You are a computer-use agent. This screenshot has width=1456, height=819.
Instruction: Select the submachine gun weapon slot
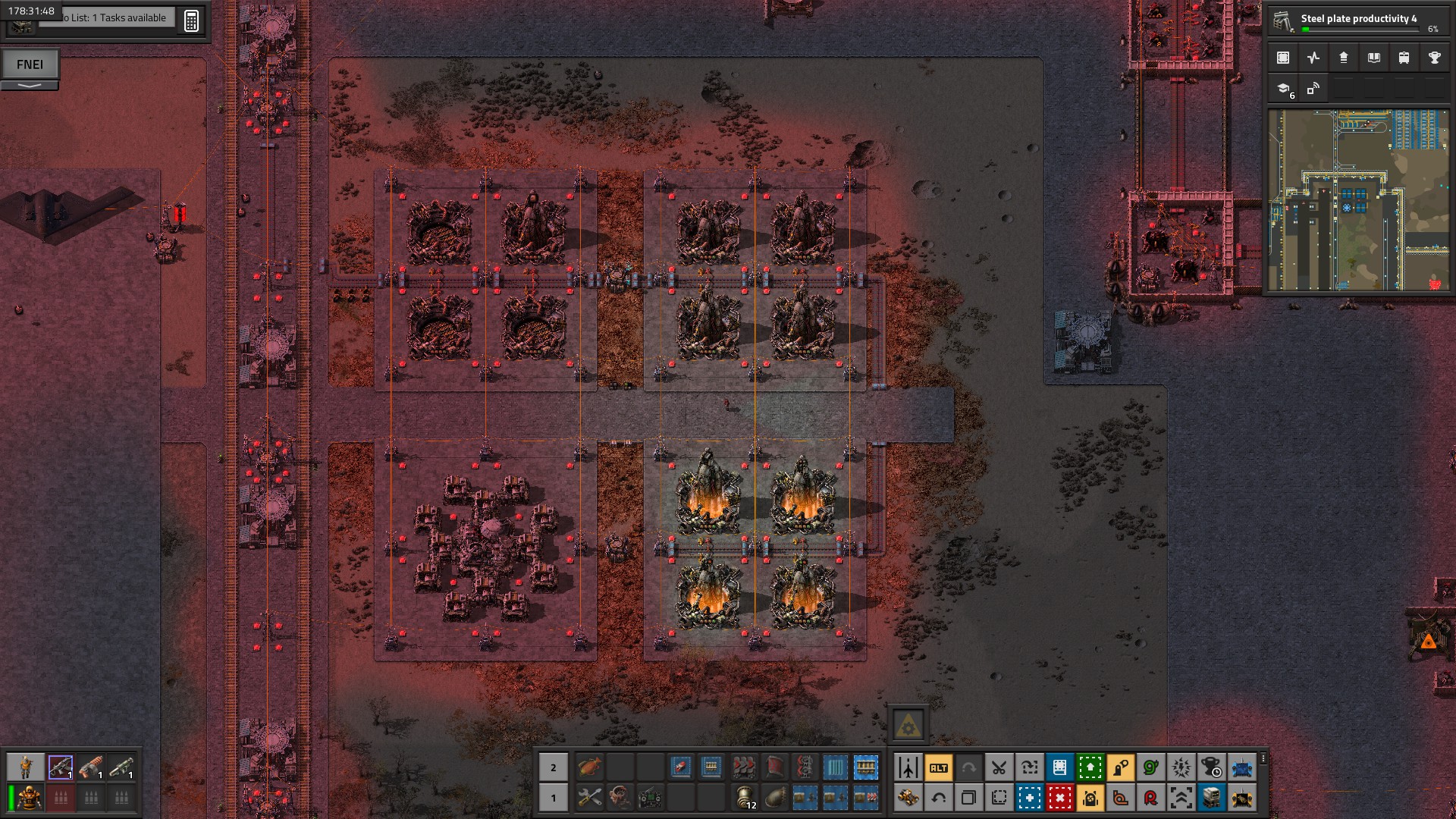(x=61, y=767)
